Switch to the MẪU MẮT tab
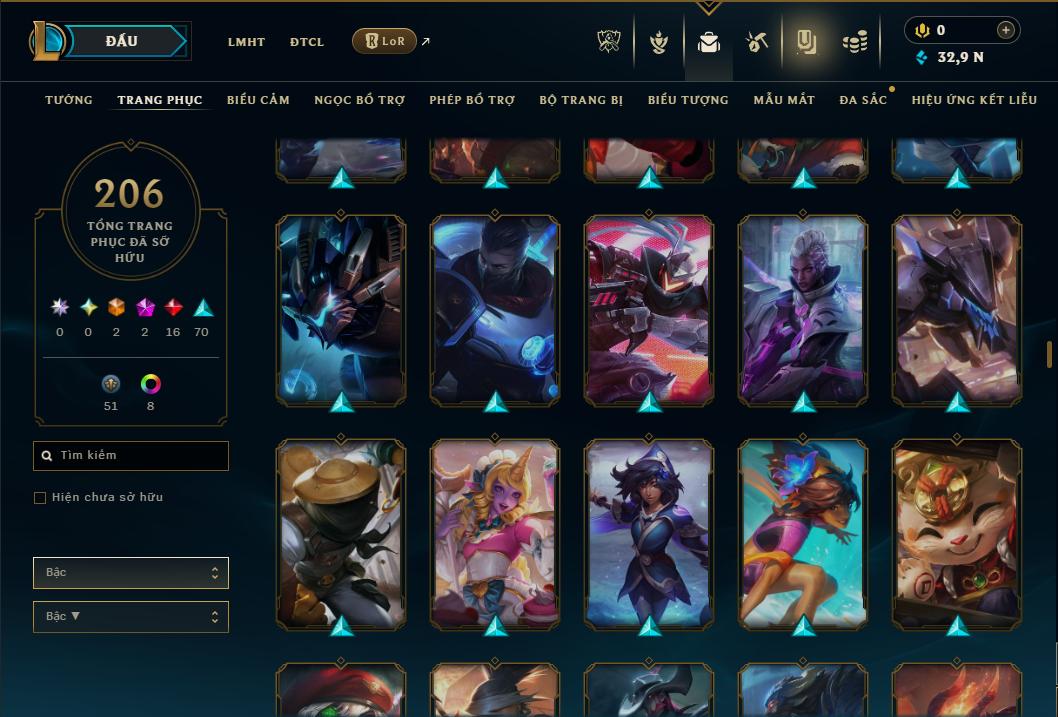The image size is (1058, 717). click(x=784, y=100)
